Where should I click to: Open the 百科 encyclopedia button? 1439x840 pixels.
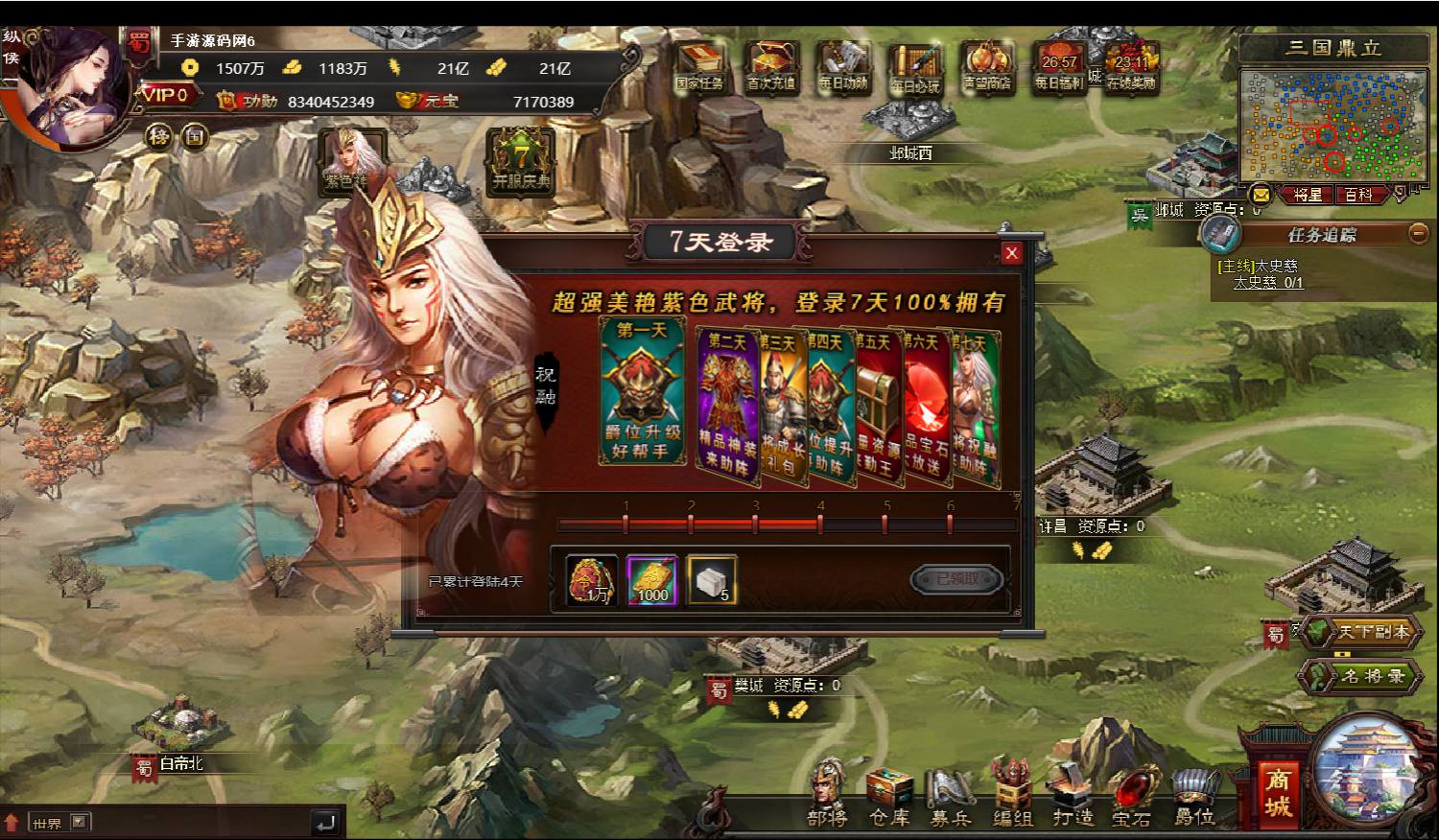[x=1357, y=195]
